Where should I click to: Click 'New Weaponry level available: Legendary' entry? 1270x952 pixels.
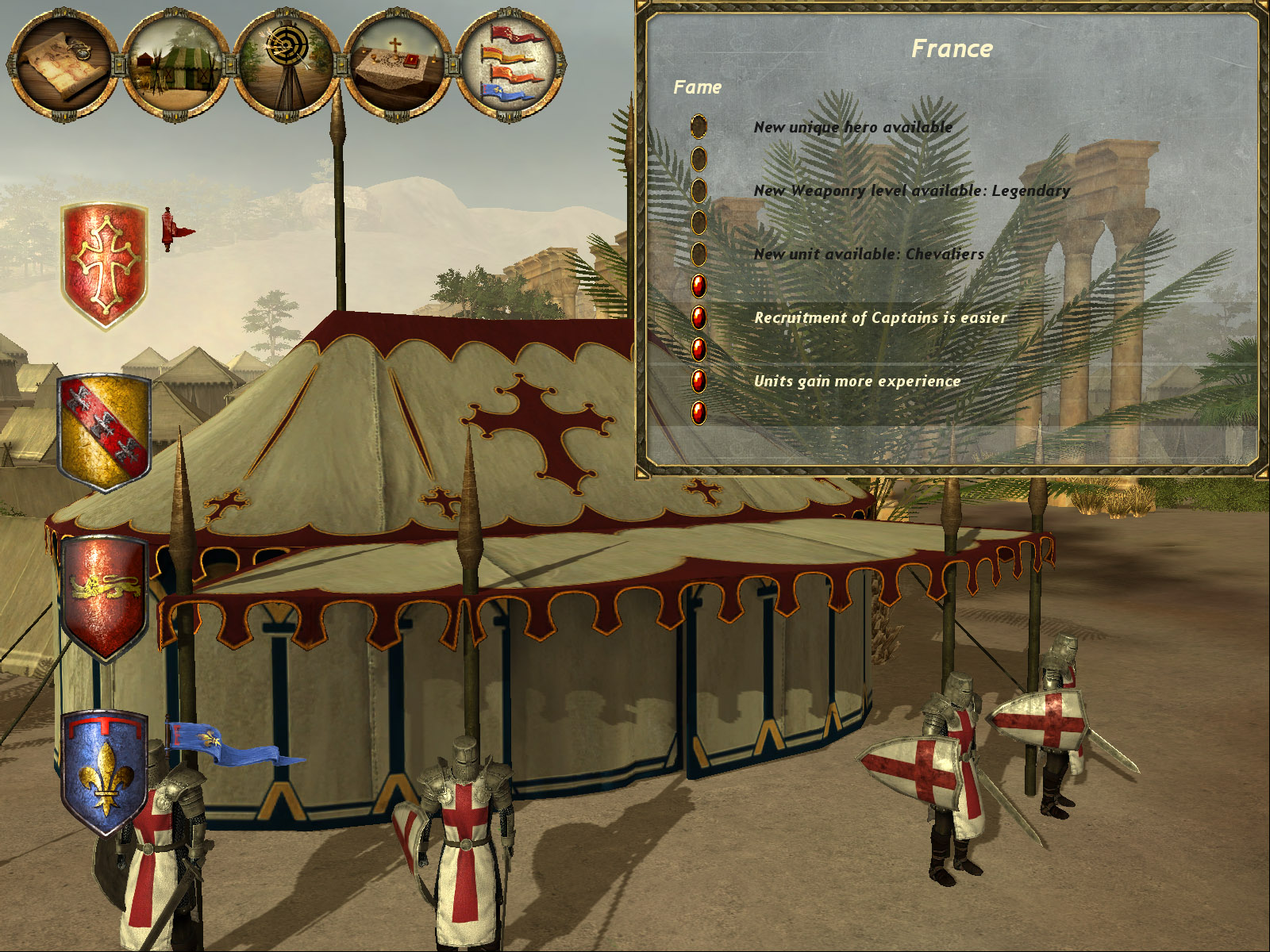pos(913,190)
